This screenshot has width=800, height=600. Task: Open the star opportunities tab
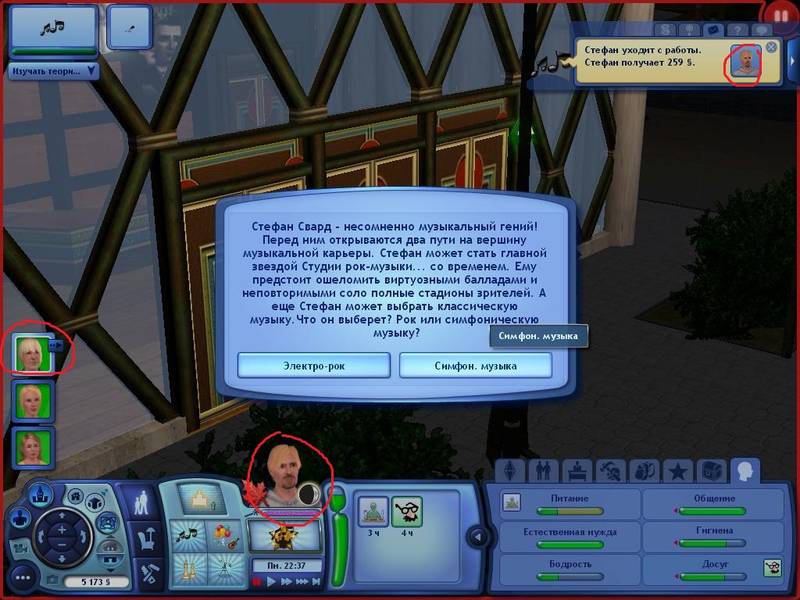click(678, 470)
